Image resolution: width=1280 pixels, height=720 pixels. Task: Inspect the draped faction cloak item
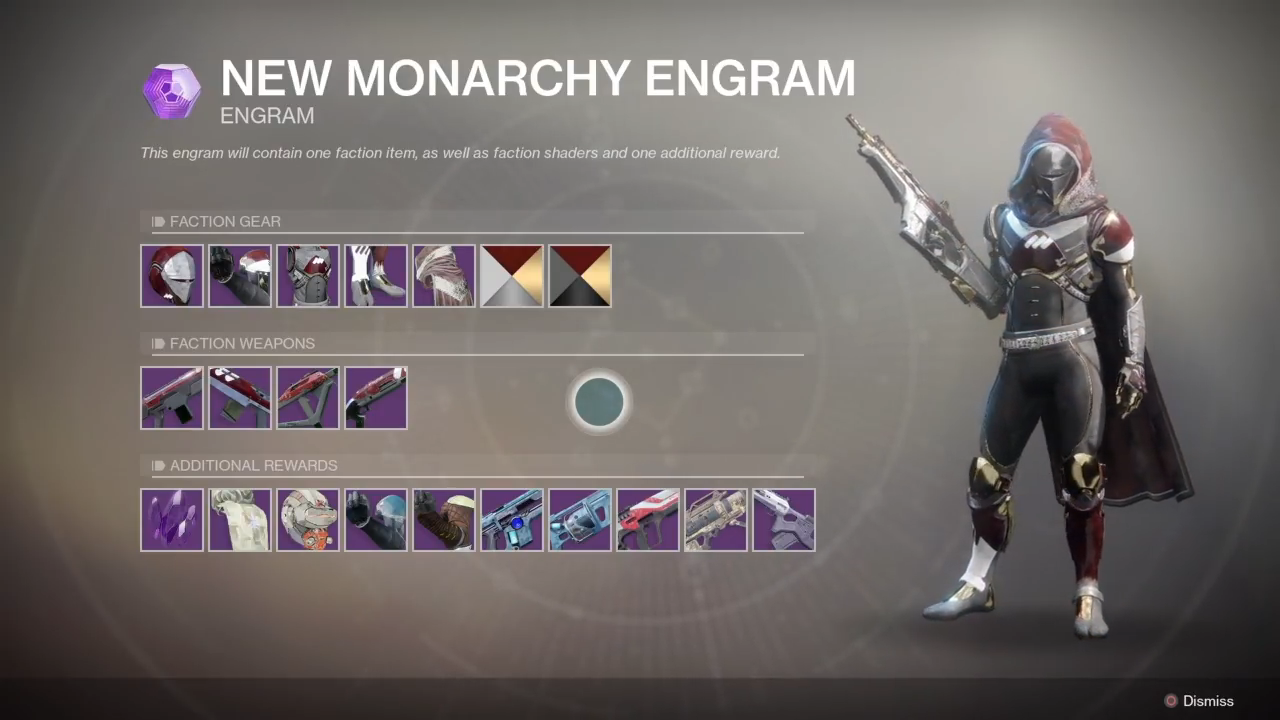[444, 276]
